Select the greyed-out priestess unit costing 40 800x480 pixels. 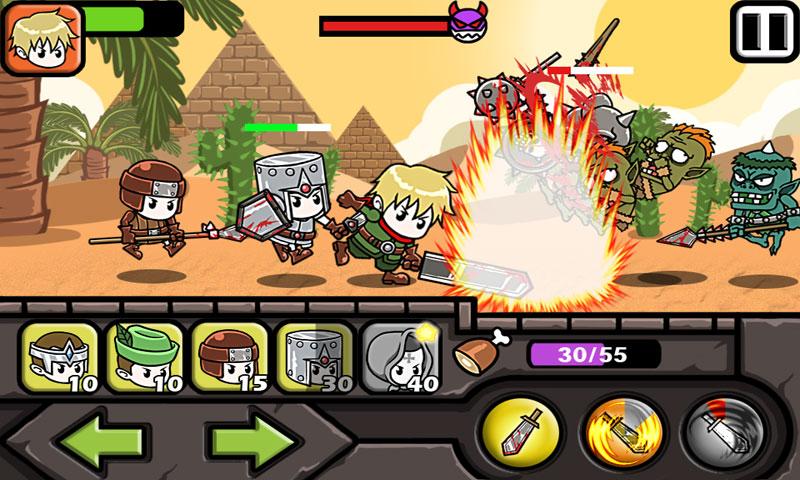click(x=399, y=357)
